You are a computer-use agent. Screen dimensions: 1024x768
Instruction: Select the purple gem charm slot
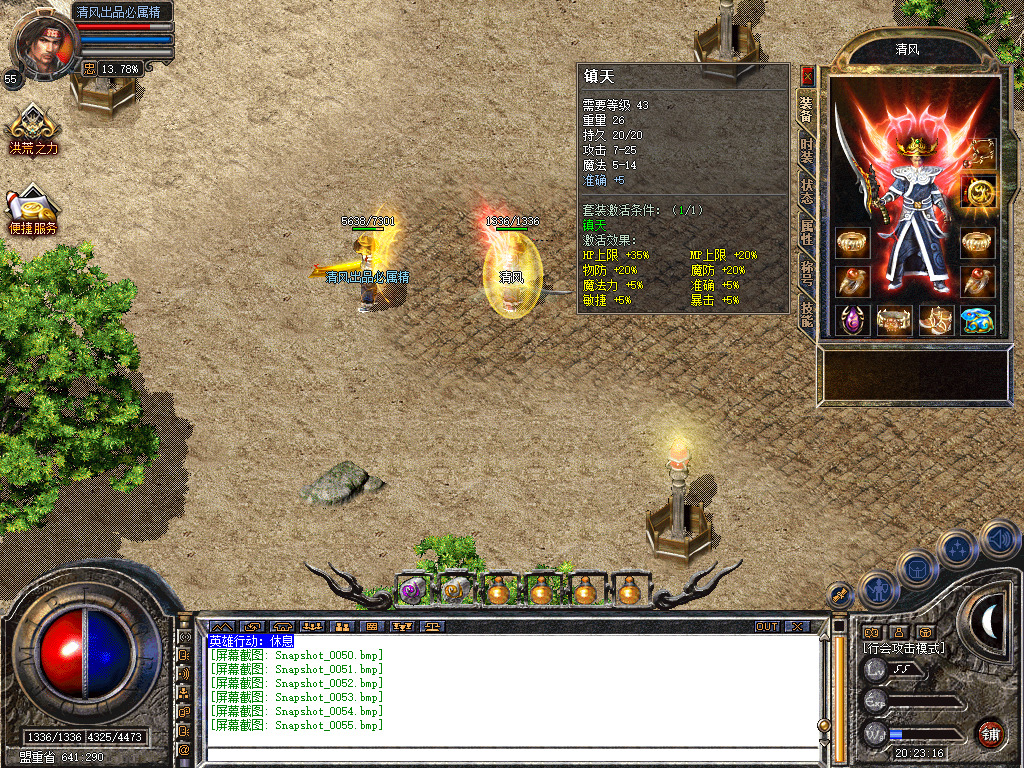[851, 320]
